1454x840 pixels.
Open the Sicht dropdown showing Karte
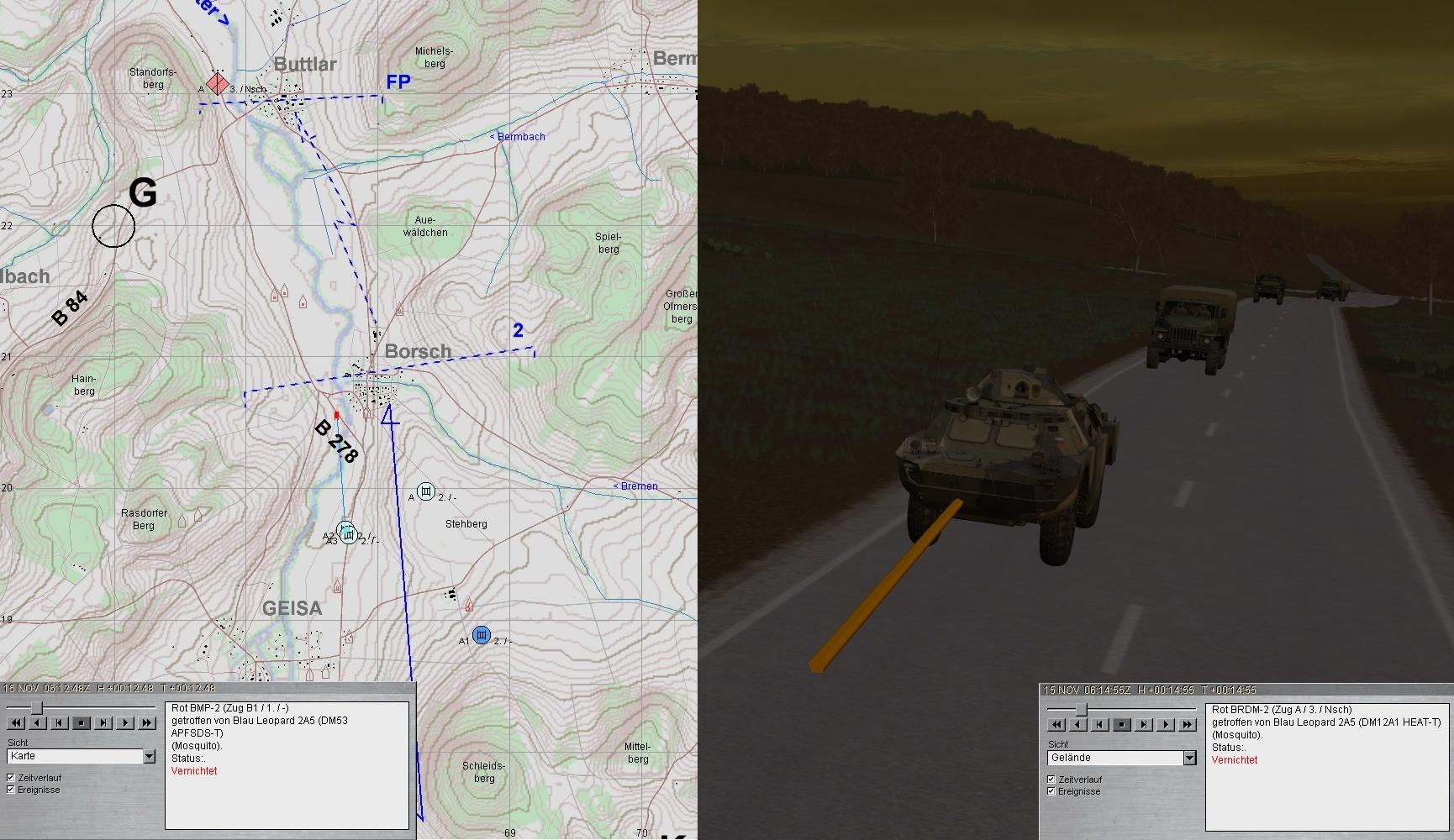coord(149,757)
